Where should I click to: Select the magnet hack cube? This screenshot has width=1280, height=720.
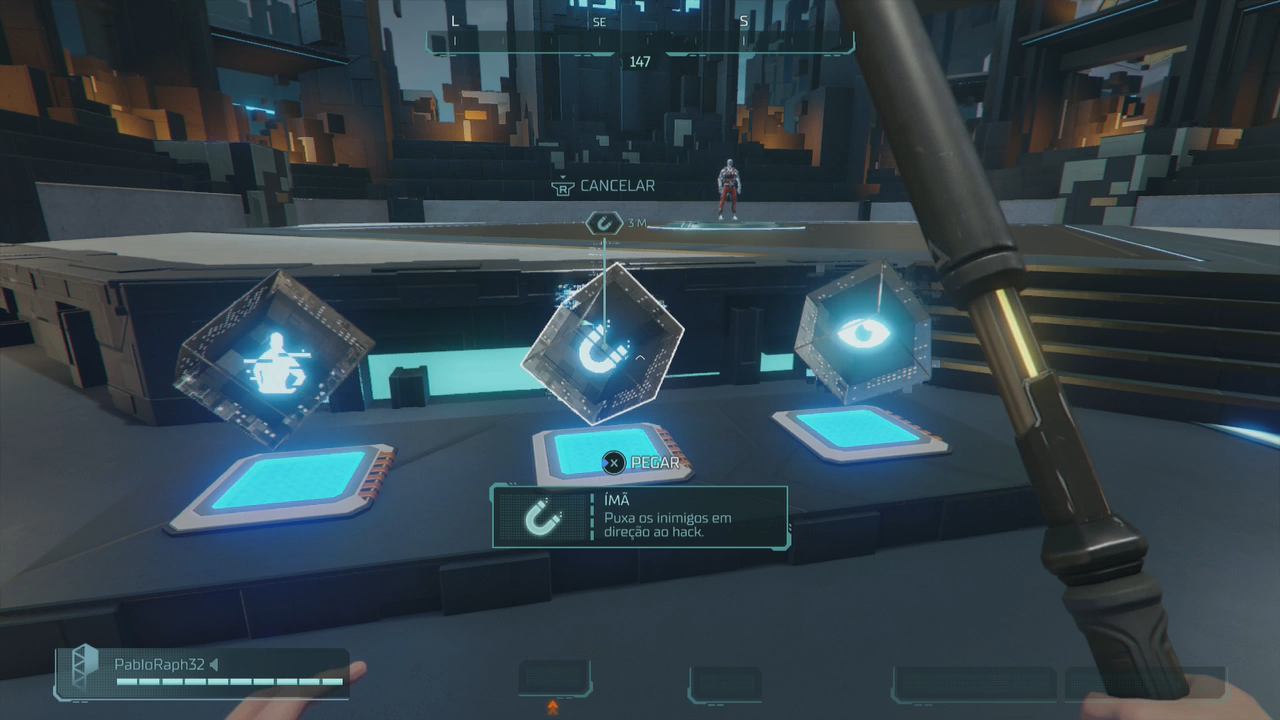[x=602, y=345]
